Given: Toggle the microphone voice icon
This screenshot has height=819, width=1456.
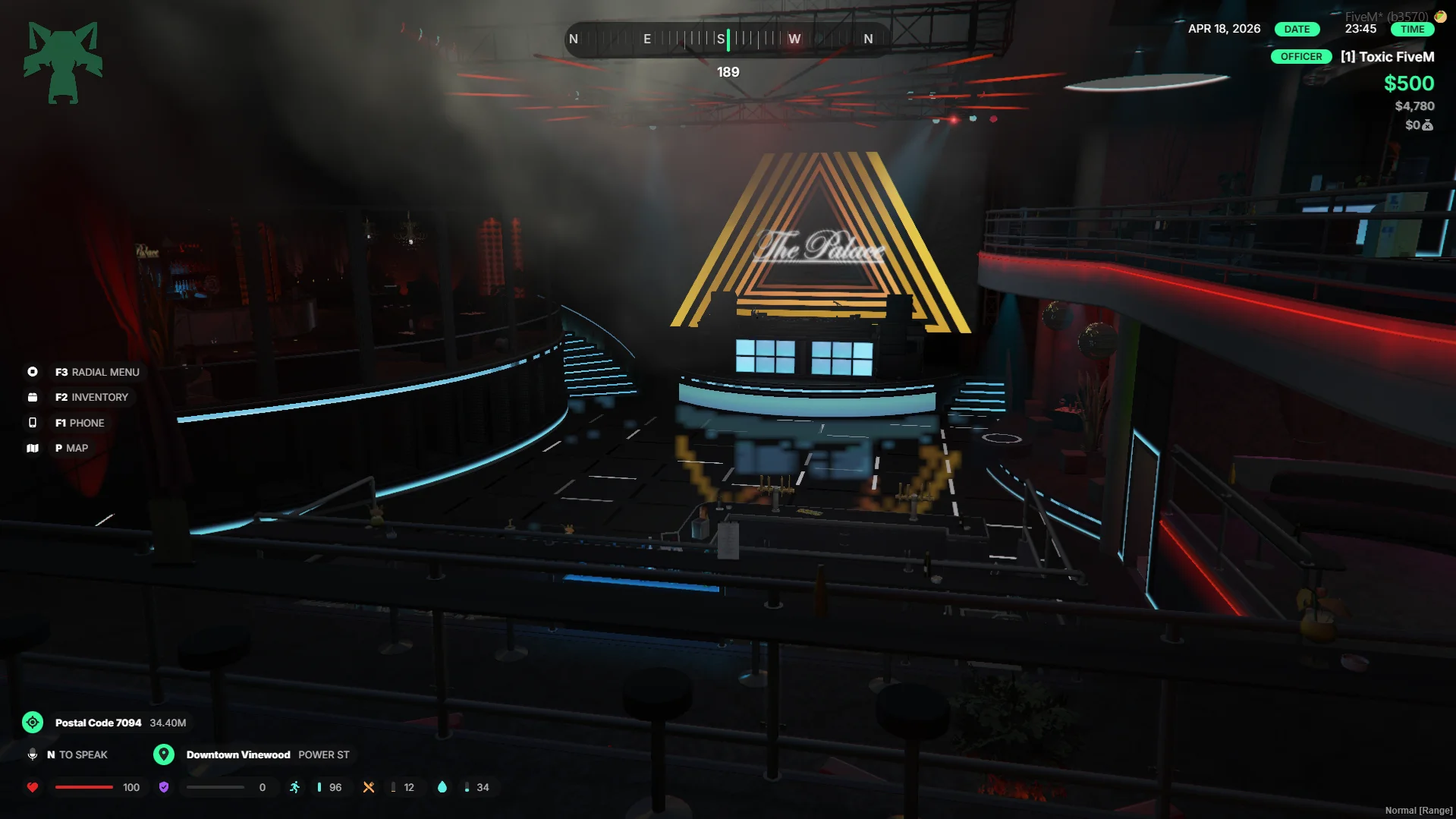Looking at the screenshot, I should click(x=33, y=754).
